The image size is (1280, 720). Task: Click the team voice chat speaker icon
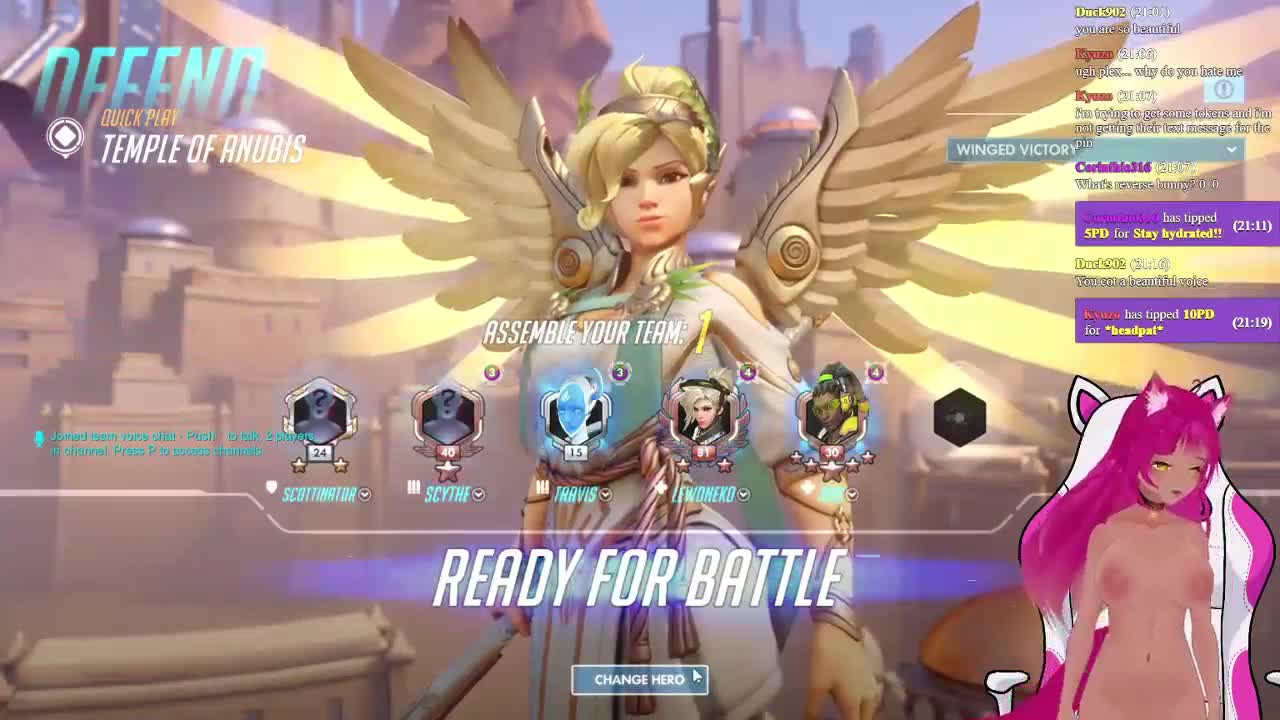(x=39, y=438)
